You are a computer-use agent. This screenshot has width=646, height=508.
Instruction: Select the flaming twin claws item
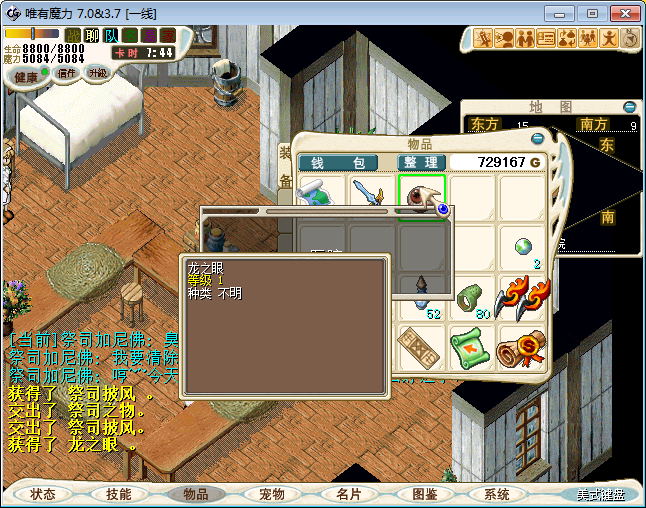tap(522, 298)
